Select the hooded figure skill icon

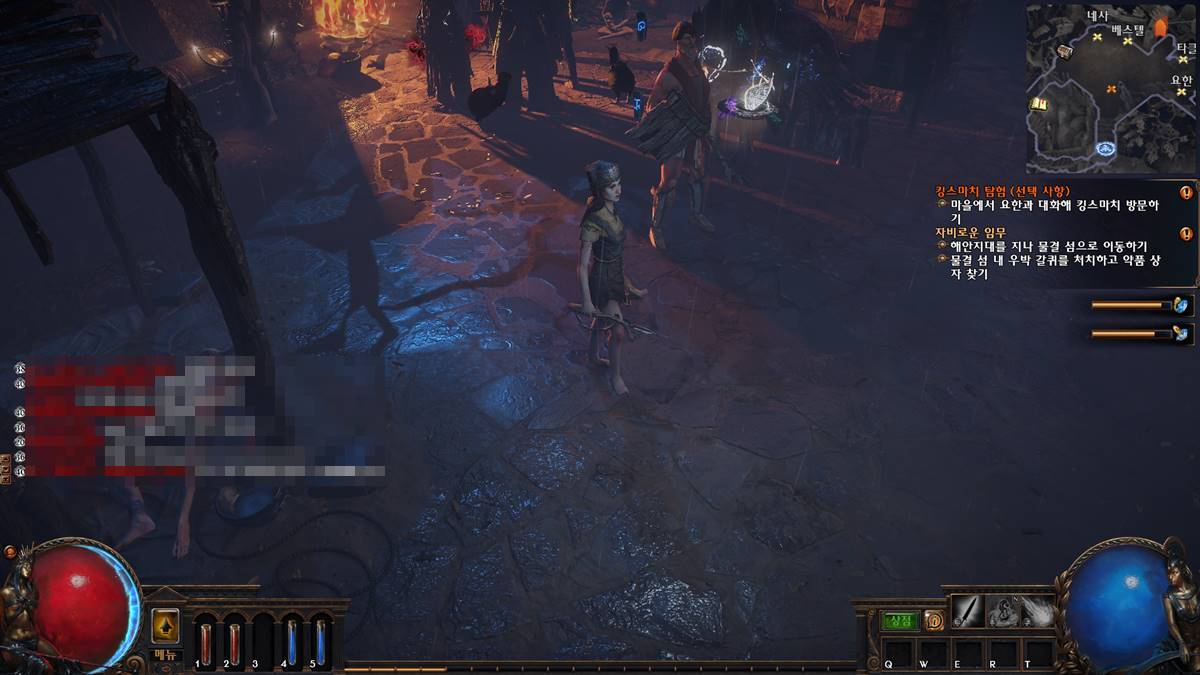point(1003,610)
